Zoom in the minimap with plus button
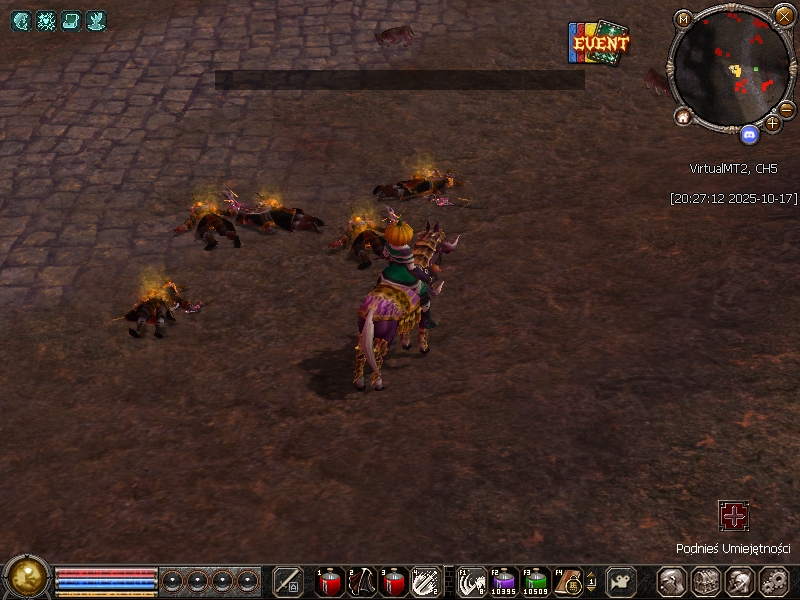This screenshot has width=800, height=600. (773, 123)
